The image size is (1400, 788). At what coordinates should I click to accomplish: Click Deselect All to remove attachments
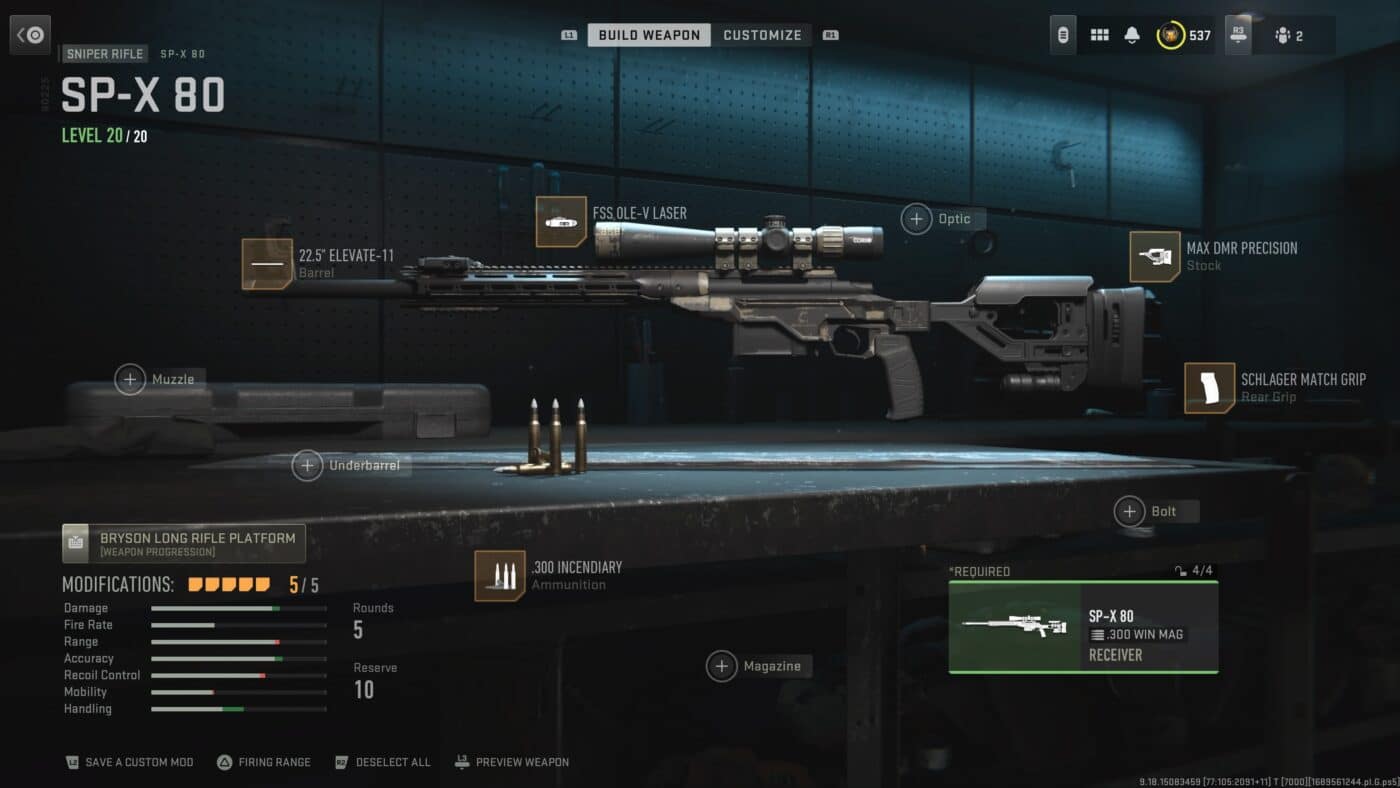click(383, 761)
